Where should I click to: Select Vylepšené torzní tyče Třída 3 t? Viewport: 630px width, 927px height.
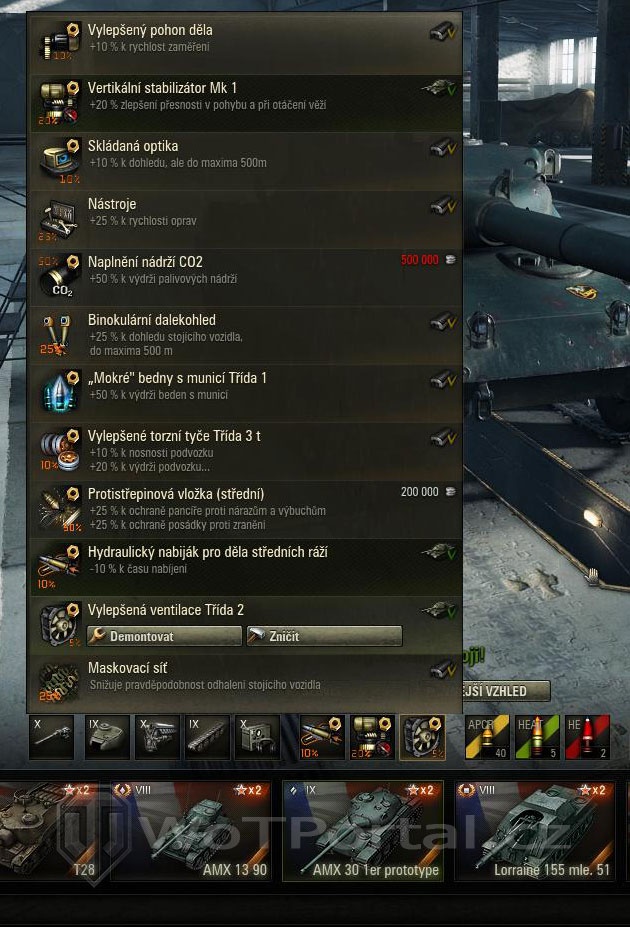245,446
